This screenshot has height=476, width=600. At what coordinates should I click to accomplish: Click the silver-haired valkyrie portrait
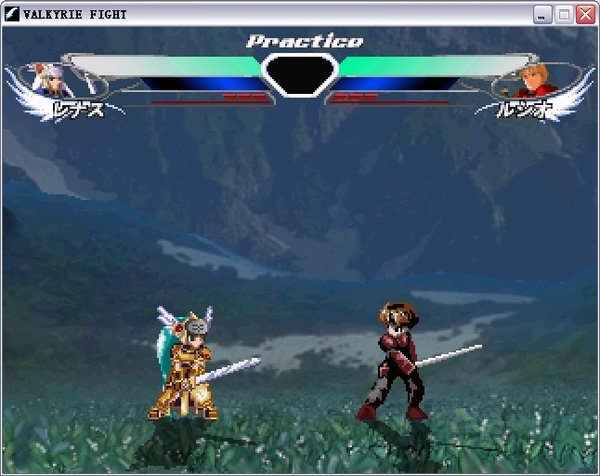(48, 78)
